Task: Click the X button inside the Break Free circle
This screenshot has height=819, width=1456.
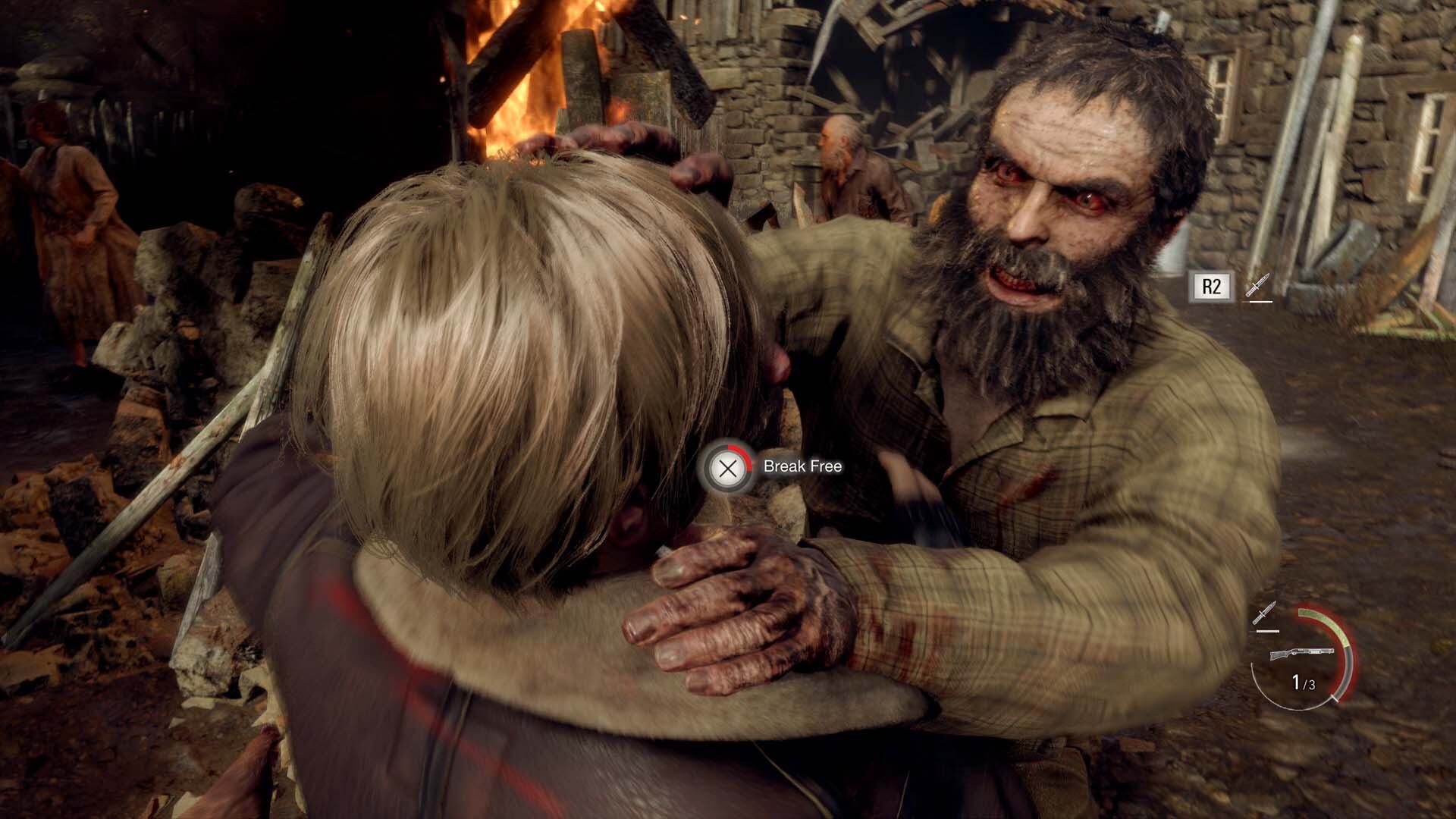Action: pyautogui.click(x=730, y=468)
